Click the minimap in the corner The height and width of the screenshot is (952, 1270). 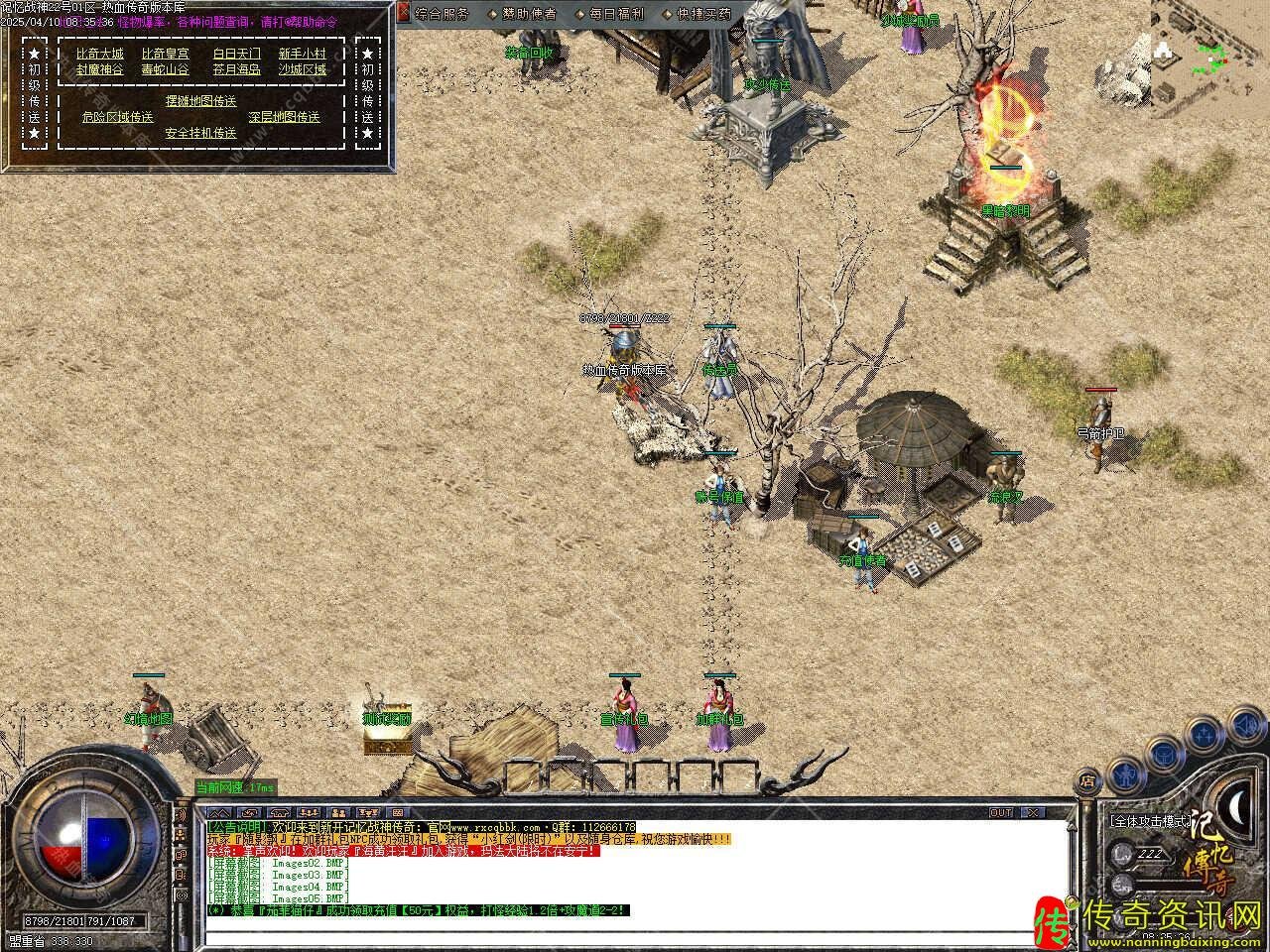tap(1210, 48)
